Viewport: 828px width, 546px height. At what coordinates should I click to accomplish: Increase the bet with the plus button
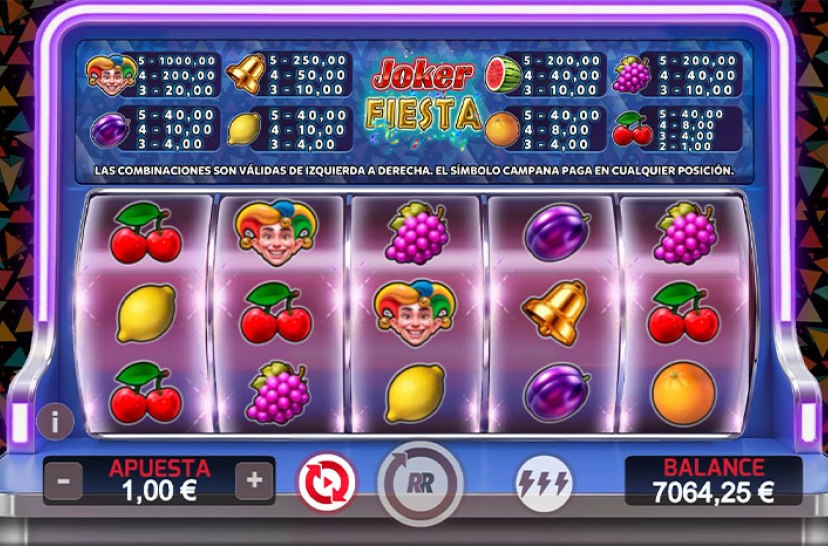[254, 481]
